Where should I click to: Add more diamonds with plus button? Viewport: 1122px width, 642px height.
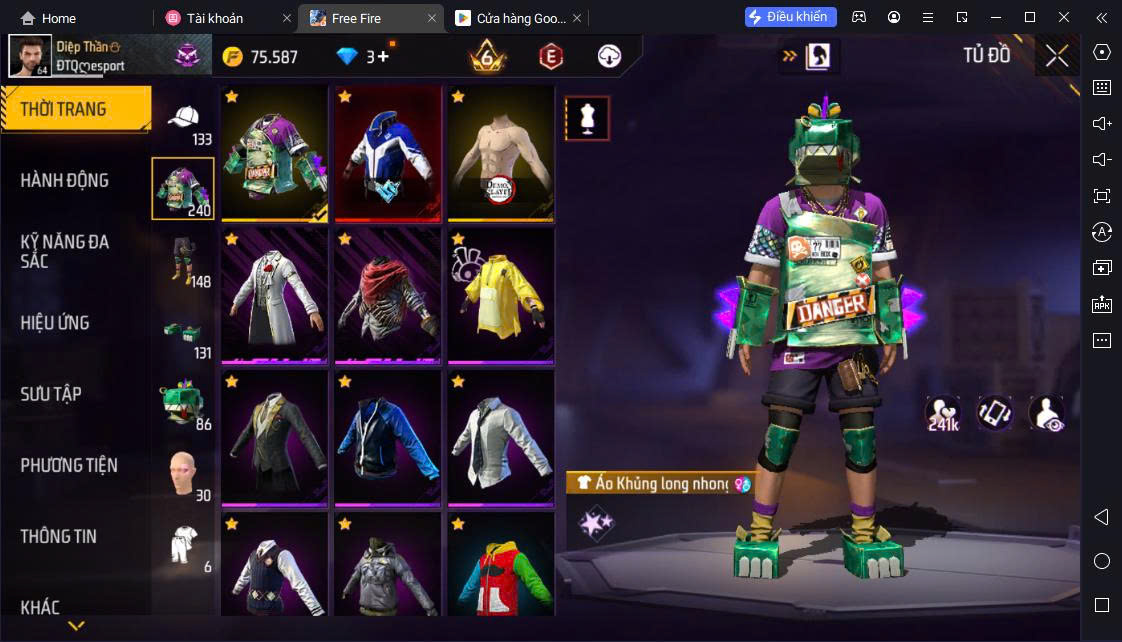(383, 57)
